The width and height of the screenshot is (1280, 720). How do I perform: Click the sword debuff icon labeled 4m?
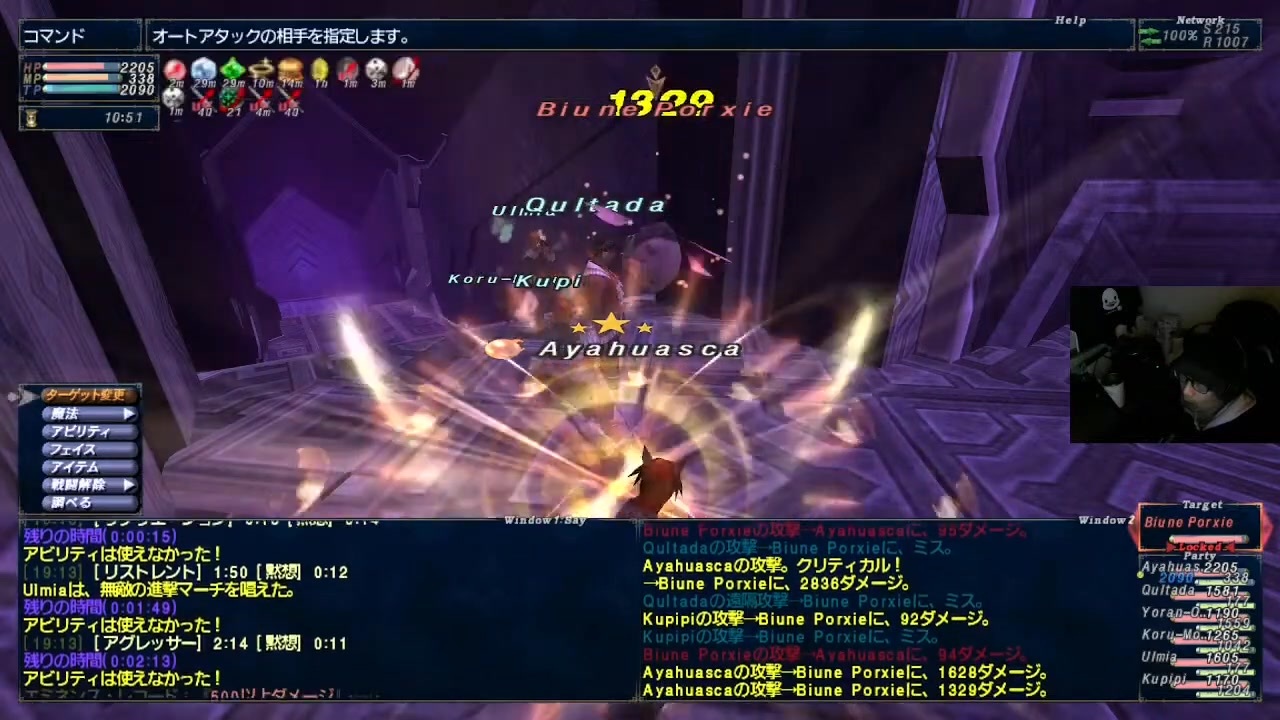pos(260,98)
